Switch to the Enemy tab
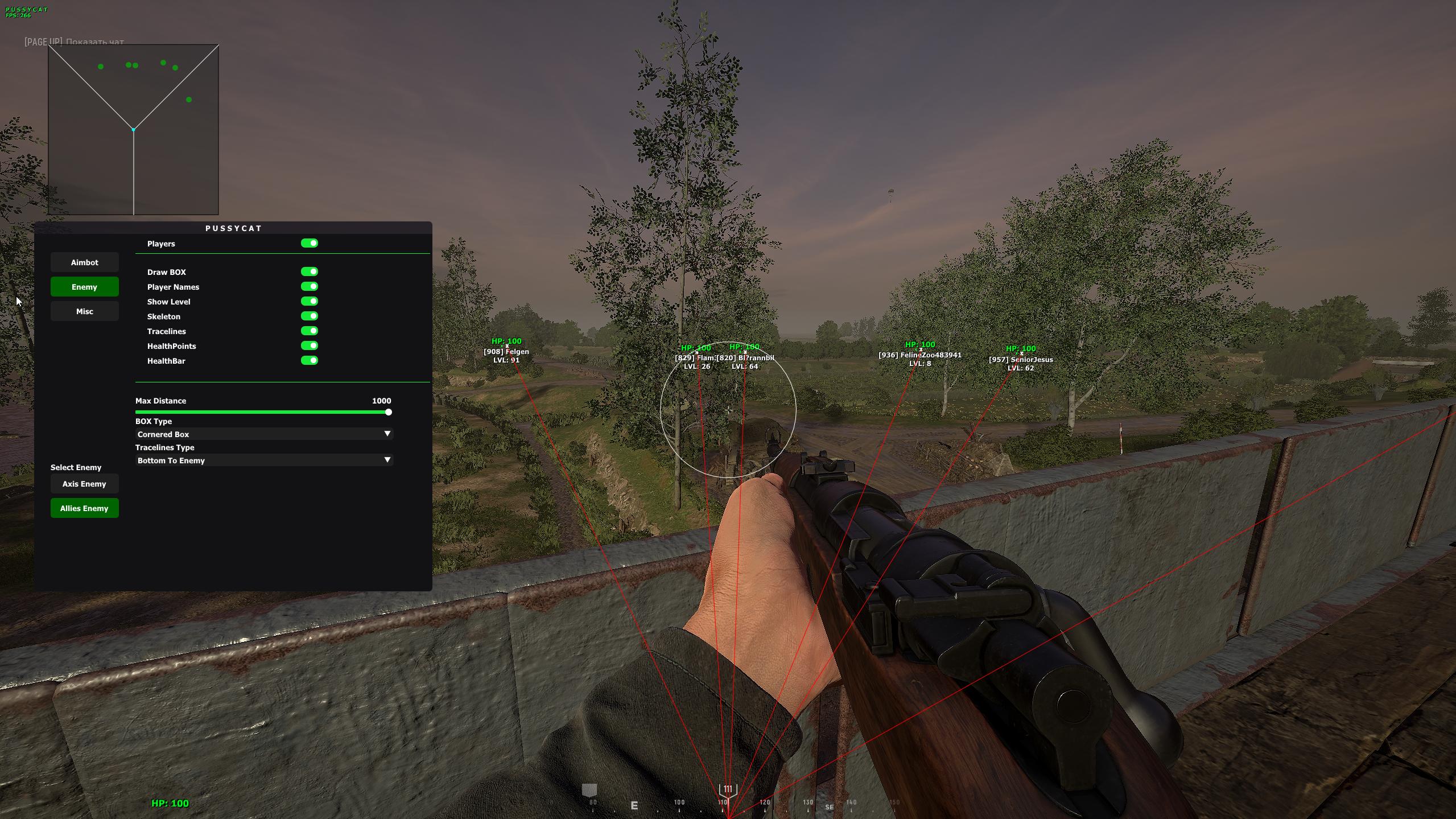This screenshot has width=1456, height=819. tap(84, 287)
